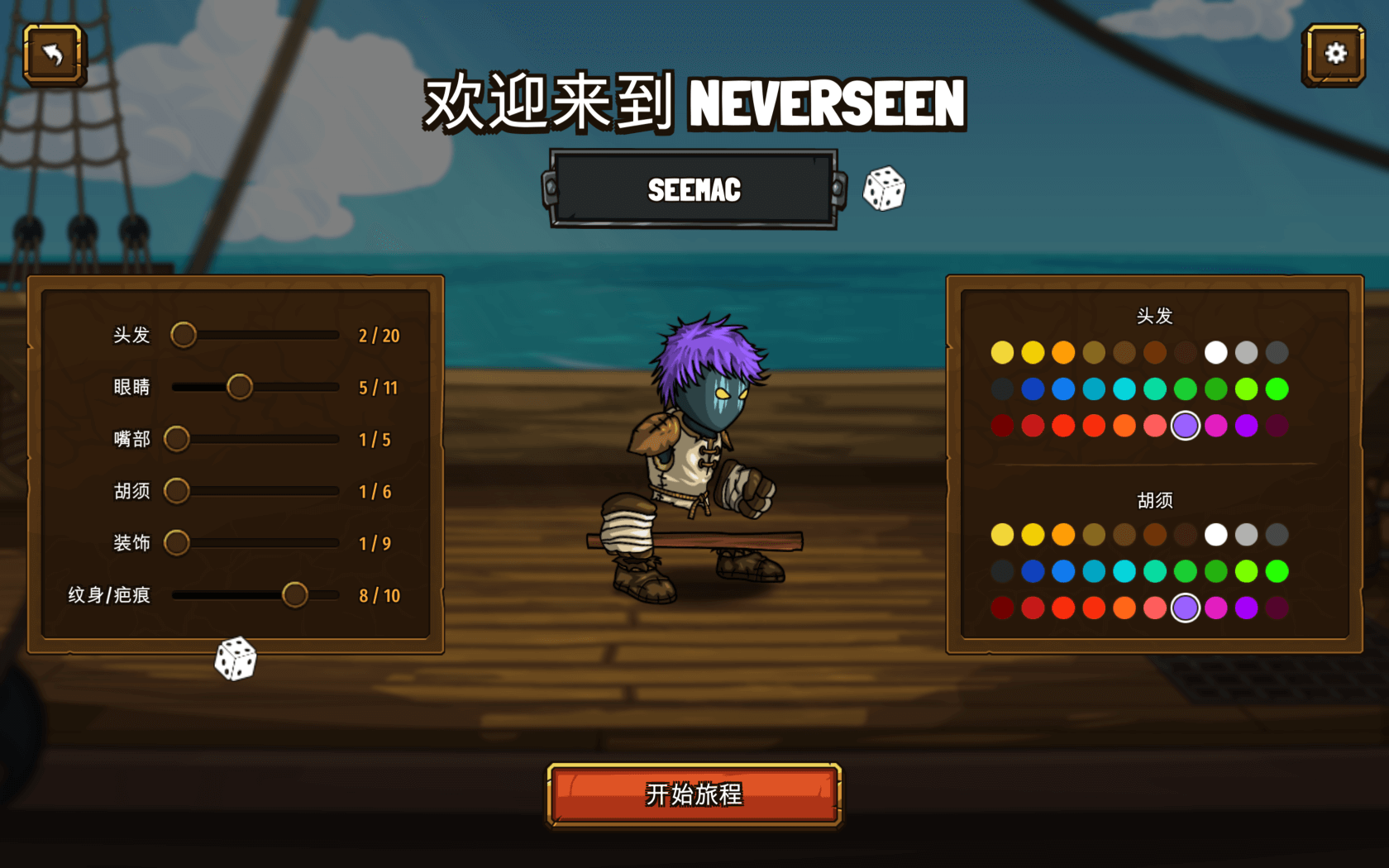Adjust the 胡须 beard style slider
This screenshot has width=1389, height=868.
[177, 491]
